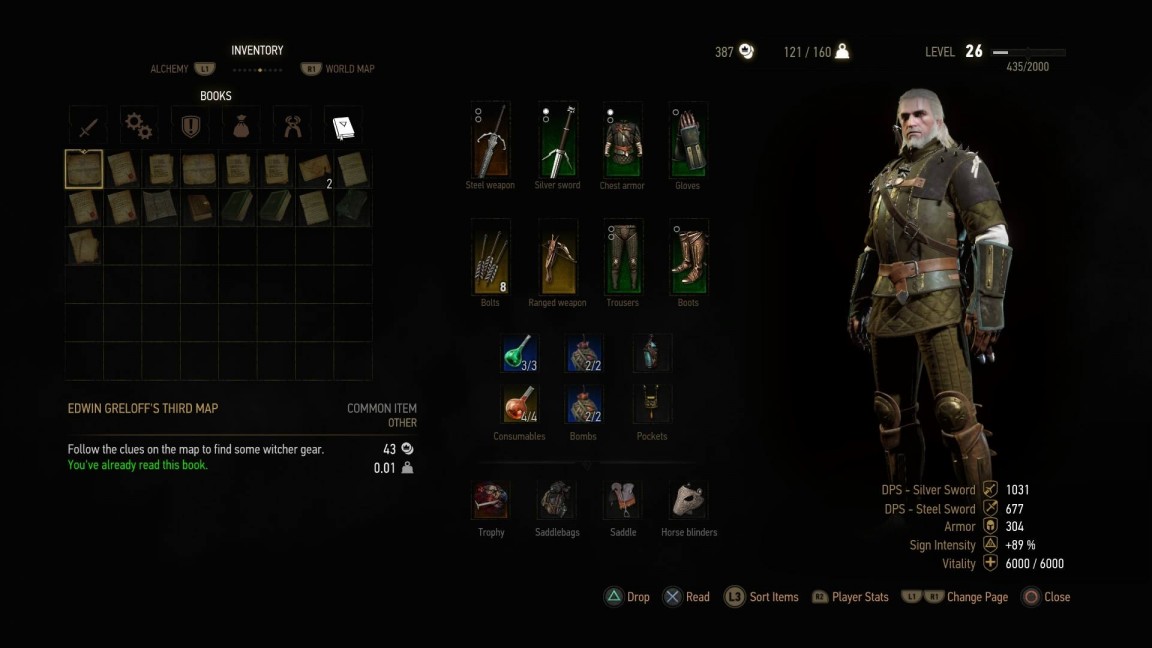The height and width of the screenshot is (648, 1152).
Task: Select the saddlebags horse slot
Action: (x=557, y=500)
